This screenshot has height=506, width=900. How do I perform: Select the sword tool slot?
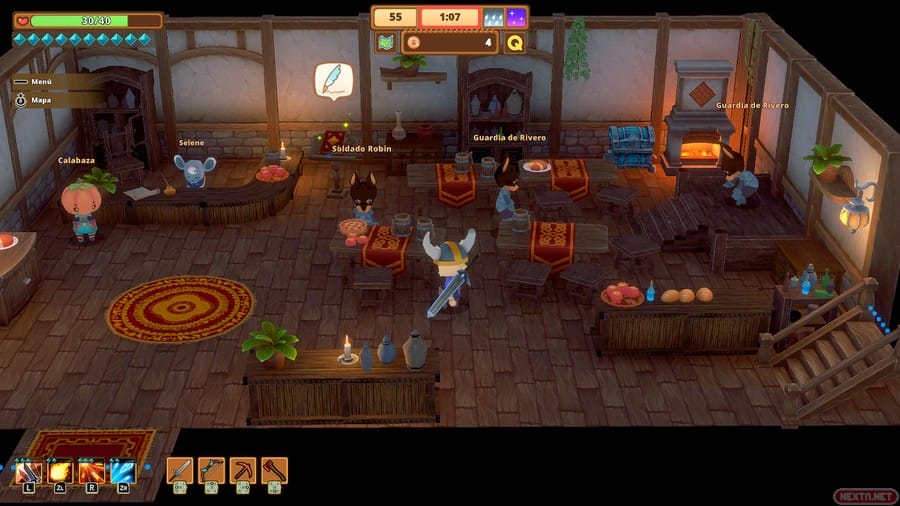179,470
